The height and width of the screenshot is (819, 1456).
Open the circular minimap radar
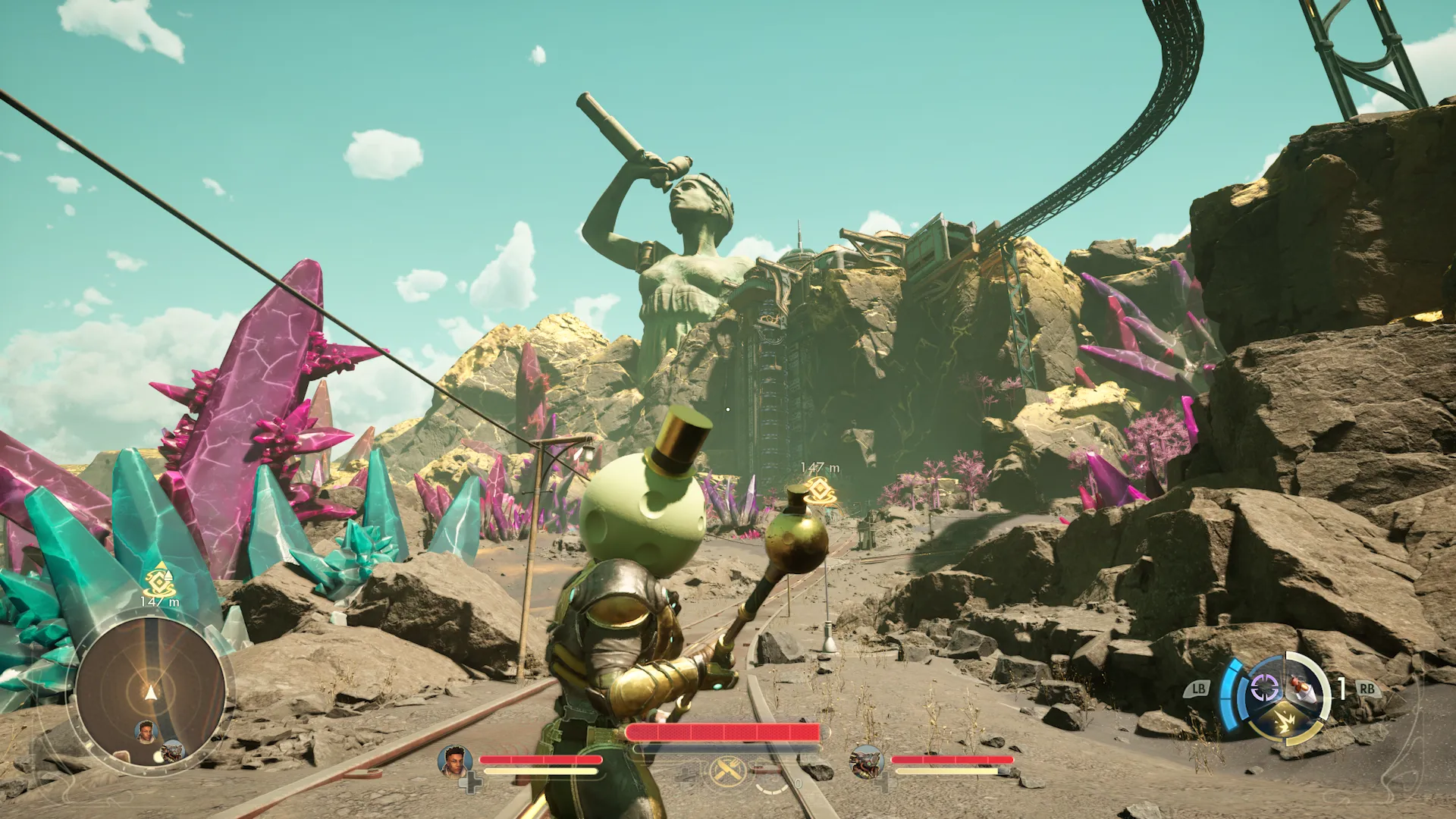point(151,693)
